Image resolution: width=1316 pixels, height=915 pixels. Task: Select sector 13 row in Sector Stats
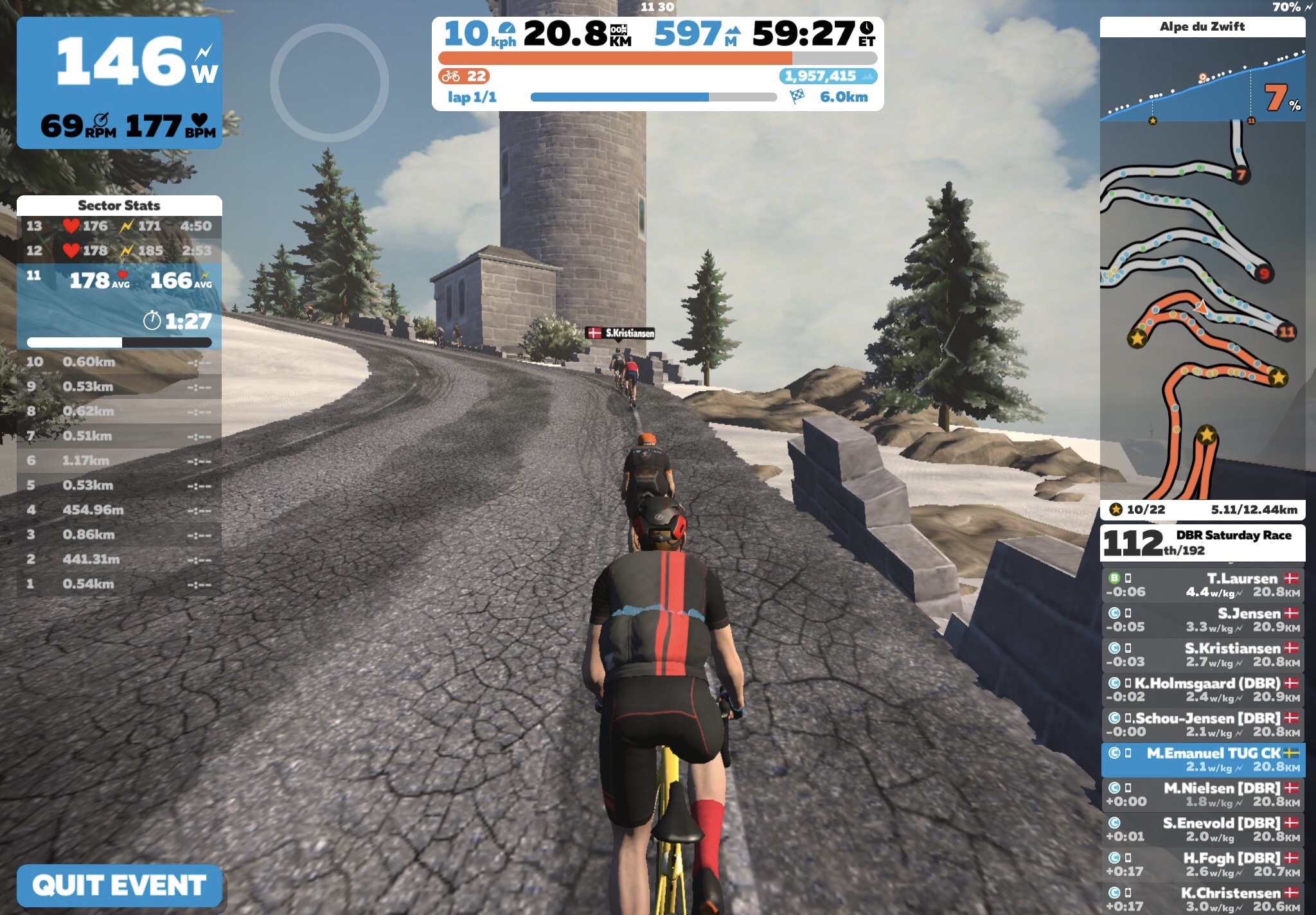(119, 226)
